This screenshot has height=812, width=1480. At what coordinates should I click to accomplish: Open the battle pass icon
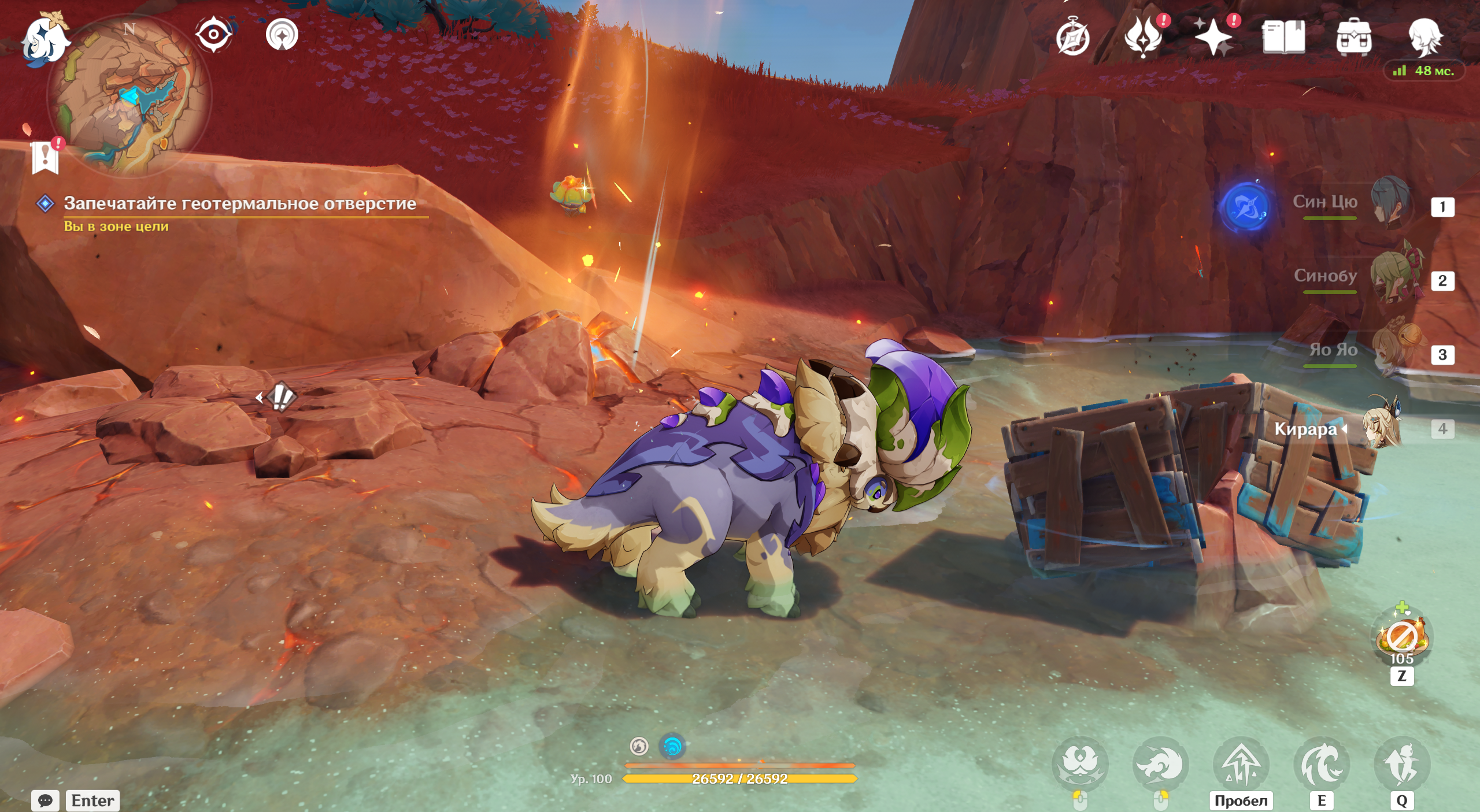pos(1143,37)
